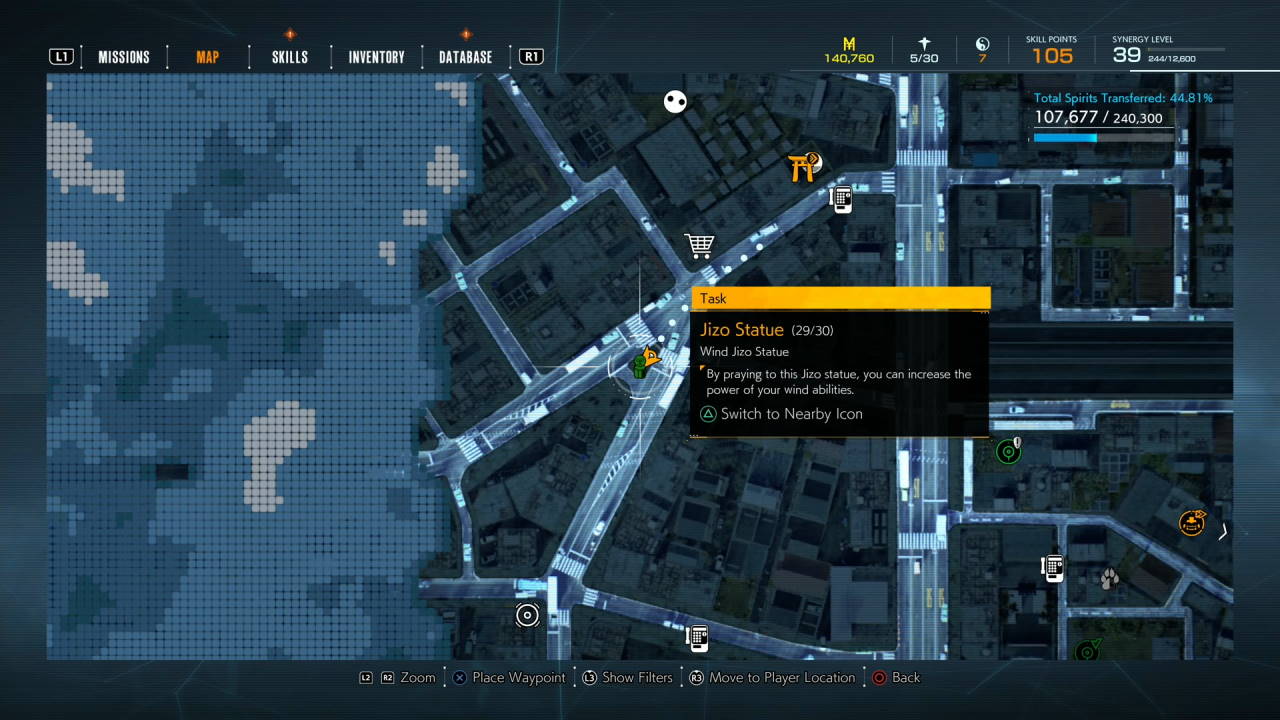Switch to the SKILLS tab

[288, 57]
